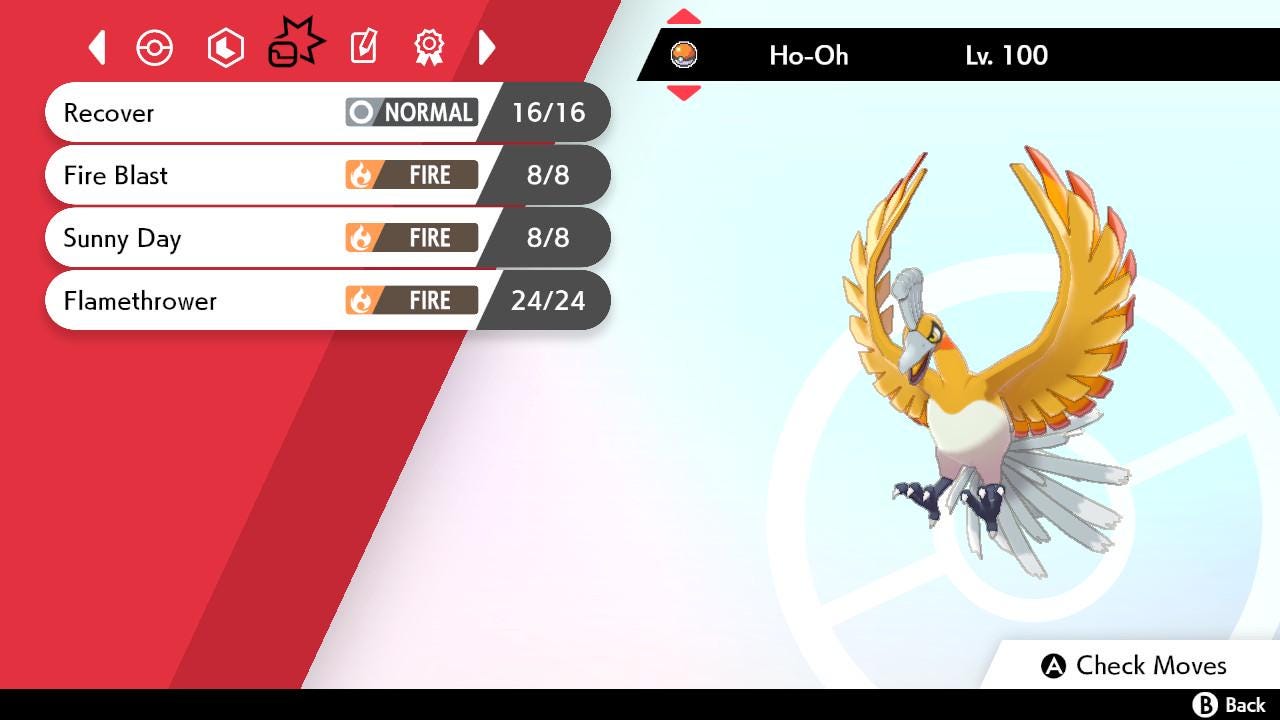
Task: Switch to next Pokémon with down arrow
Action: (x=683, y=93)
